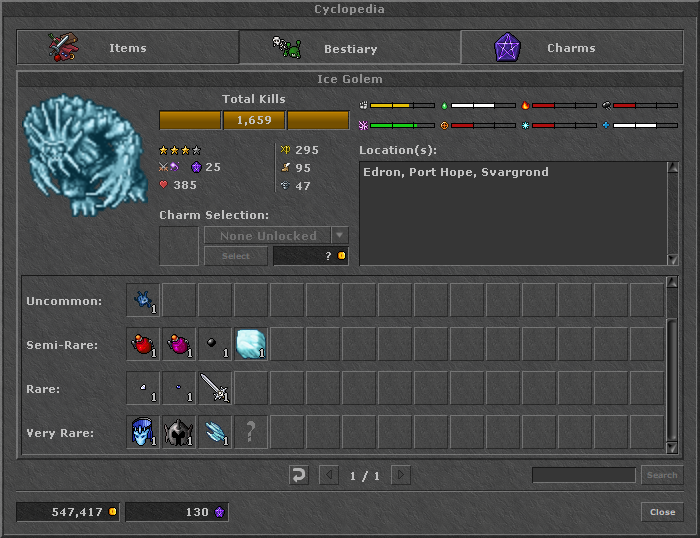Select the Bestiary tab
Screen dimensions: 700x538
point(349,48)
